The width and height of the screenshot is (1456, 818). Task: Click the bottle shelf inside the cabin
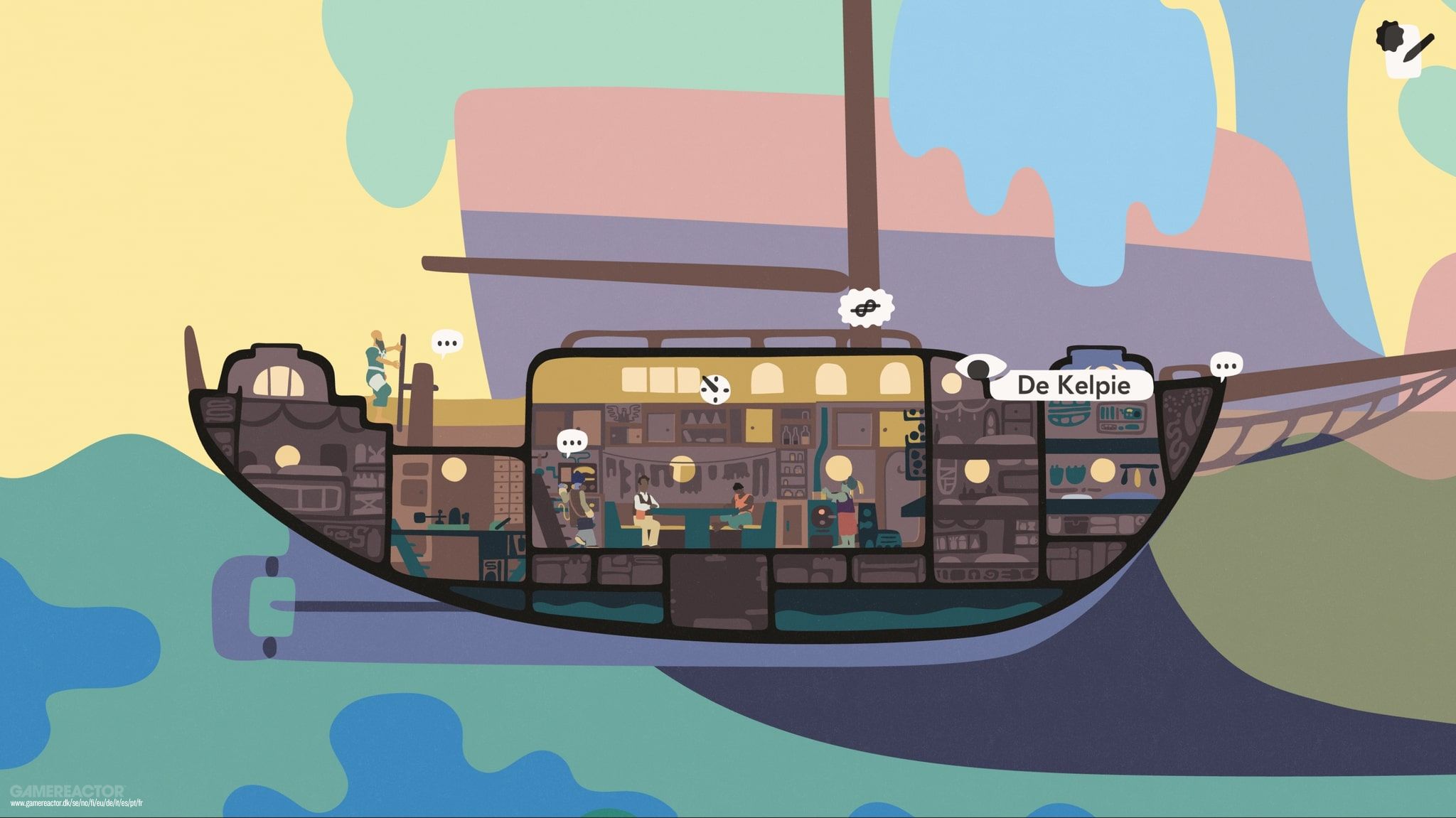796,435
